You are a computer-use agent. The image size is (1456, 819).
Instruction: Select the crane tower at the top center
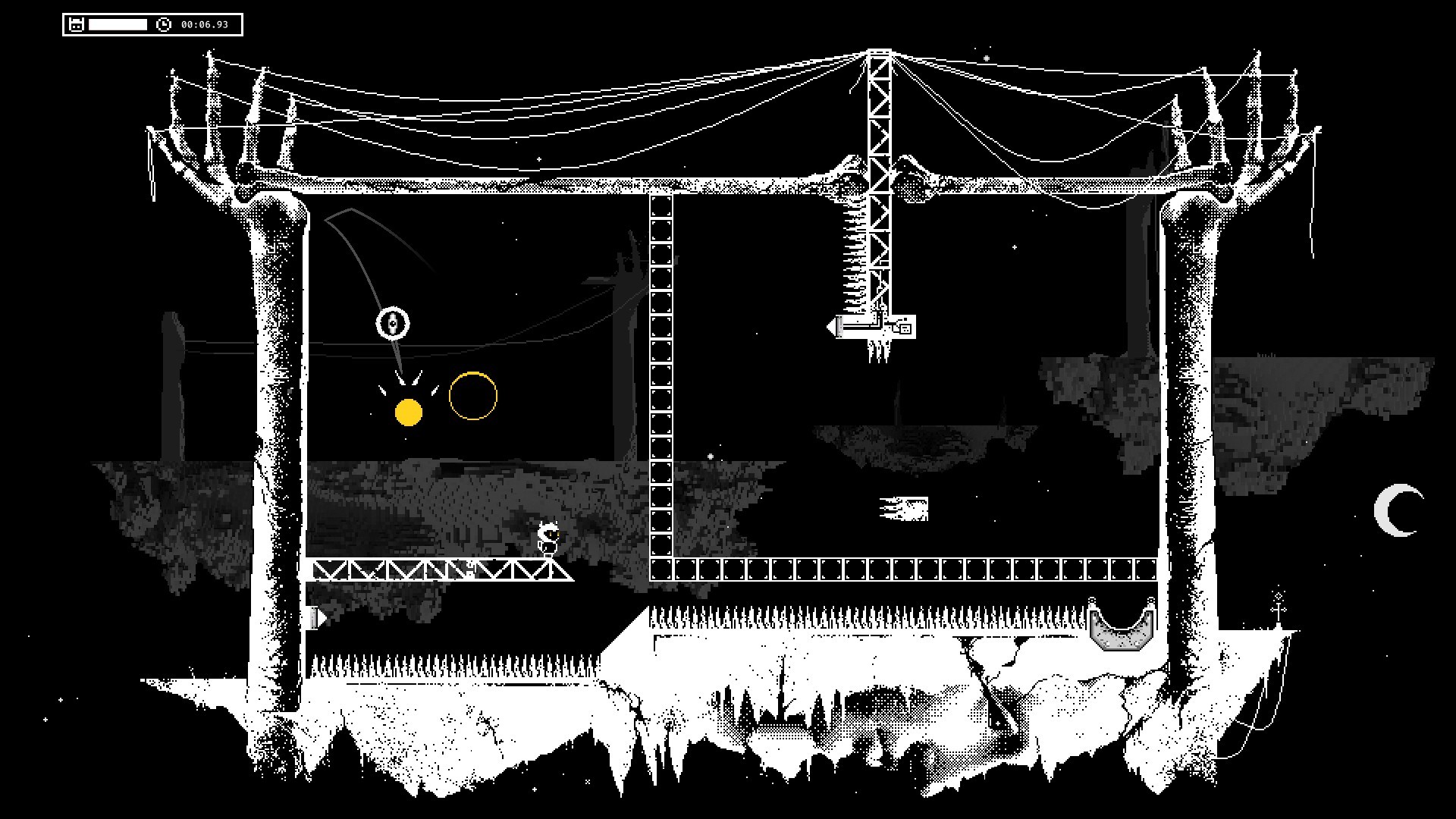point(880,114)
